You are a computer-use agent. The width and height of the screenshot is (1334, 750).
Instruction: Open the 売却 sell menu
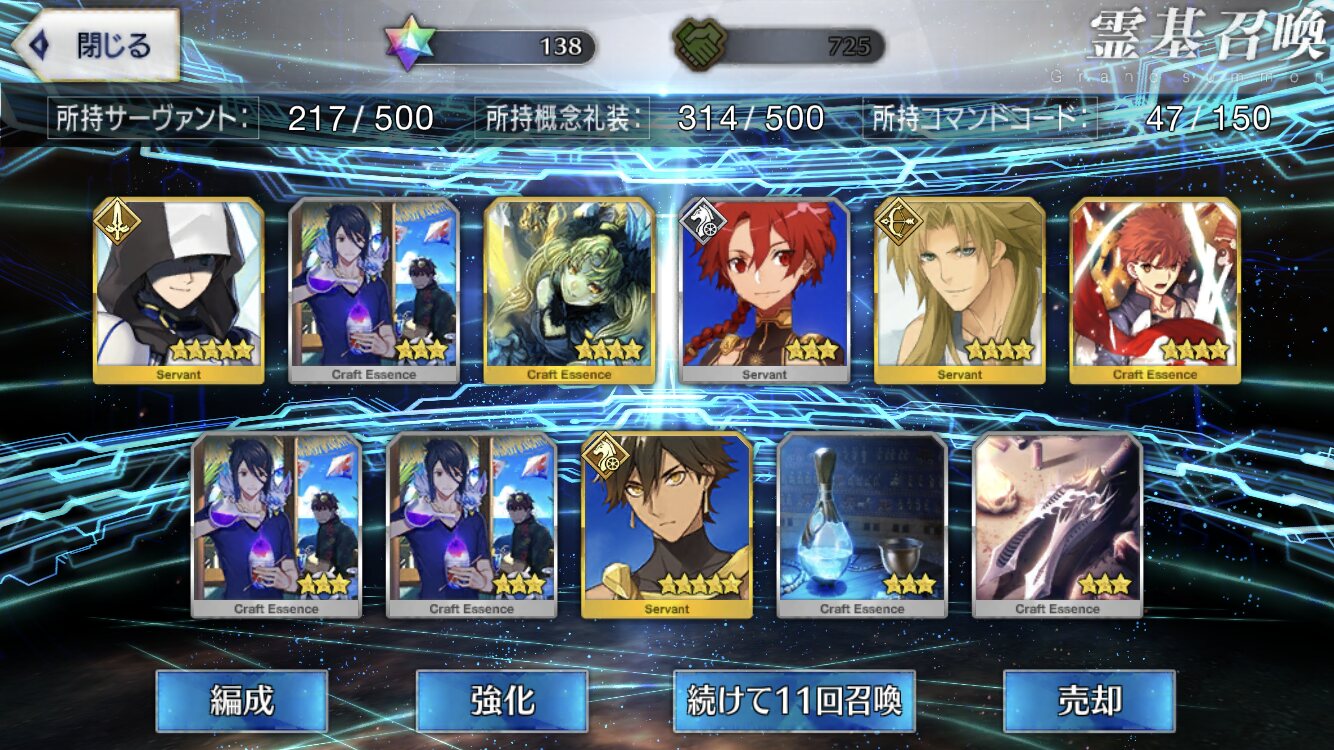[1089, 700]
